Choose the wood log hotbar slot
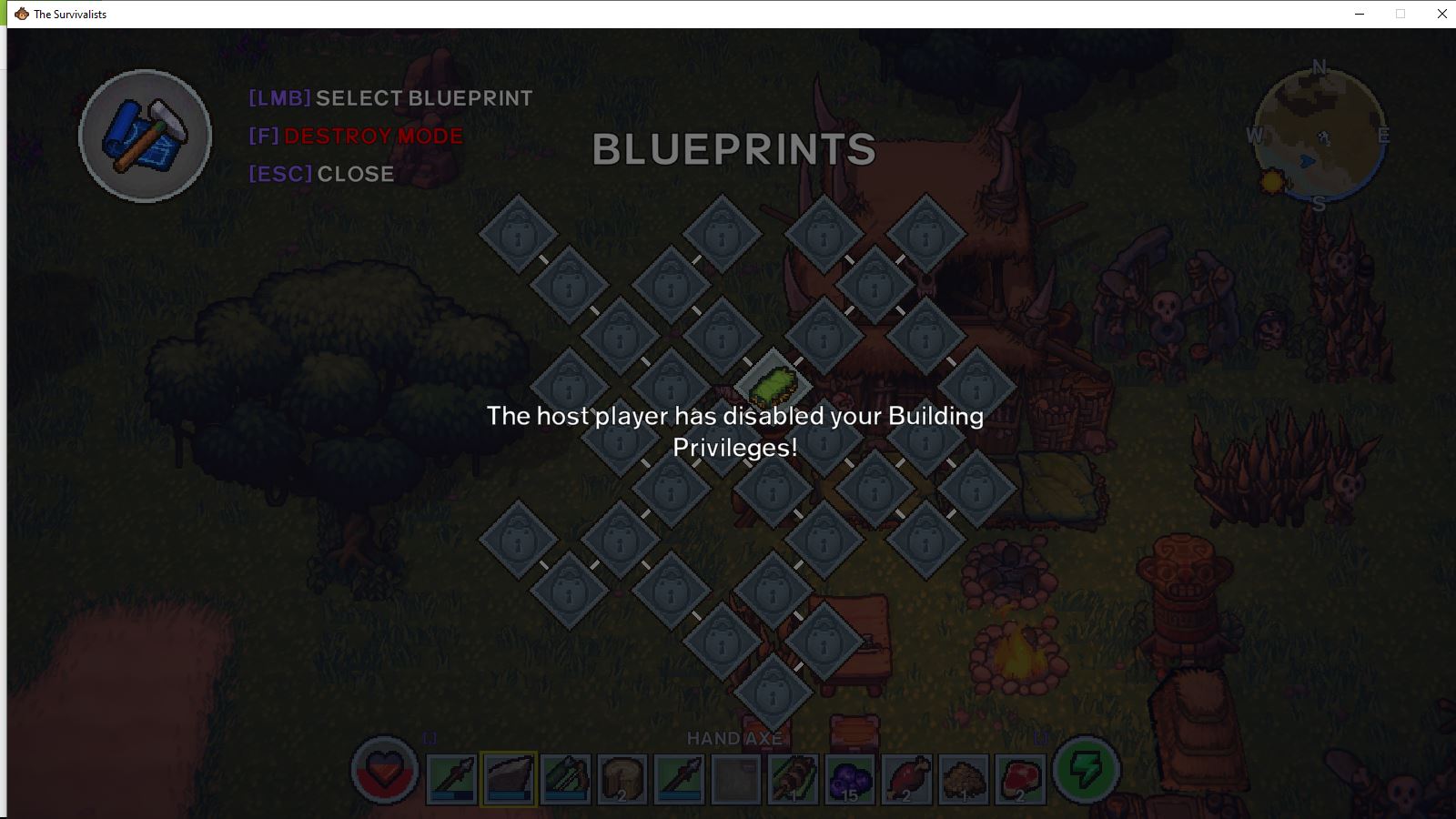 click(622, 779)
